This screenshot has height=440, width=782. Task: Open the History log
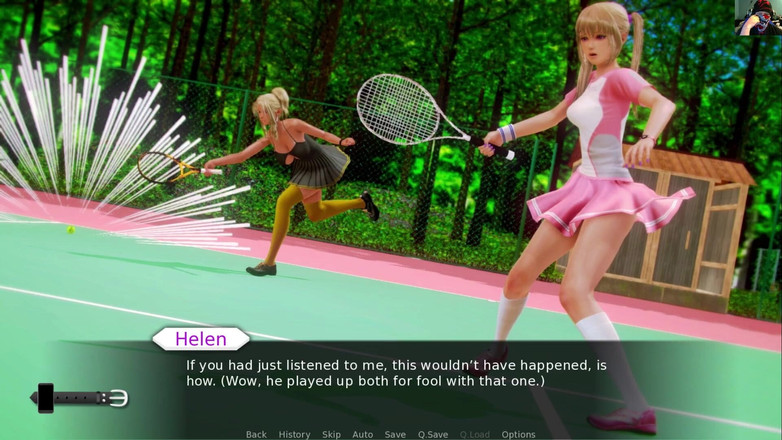(294, 434)
